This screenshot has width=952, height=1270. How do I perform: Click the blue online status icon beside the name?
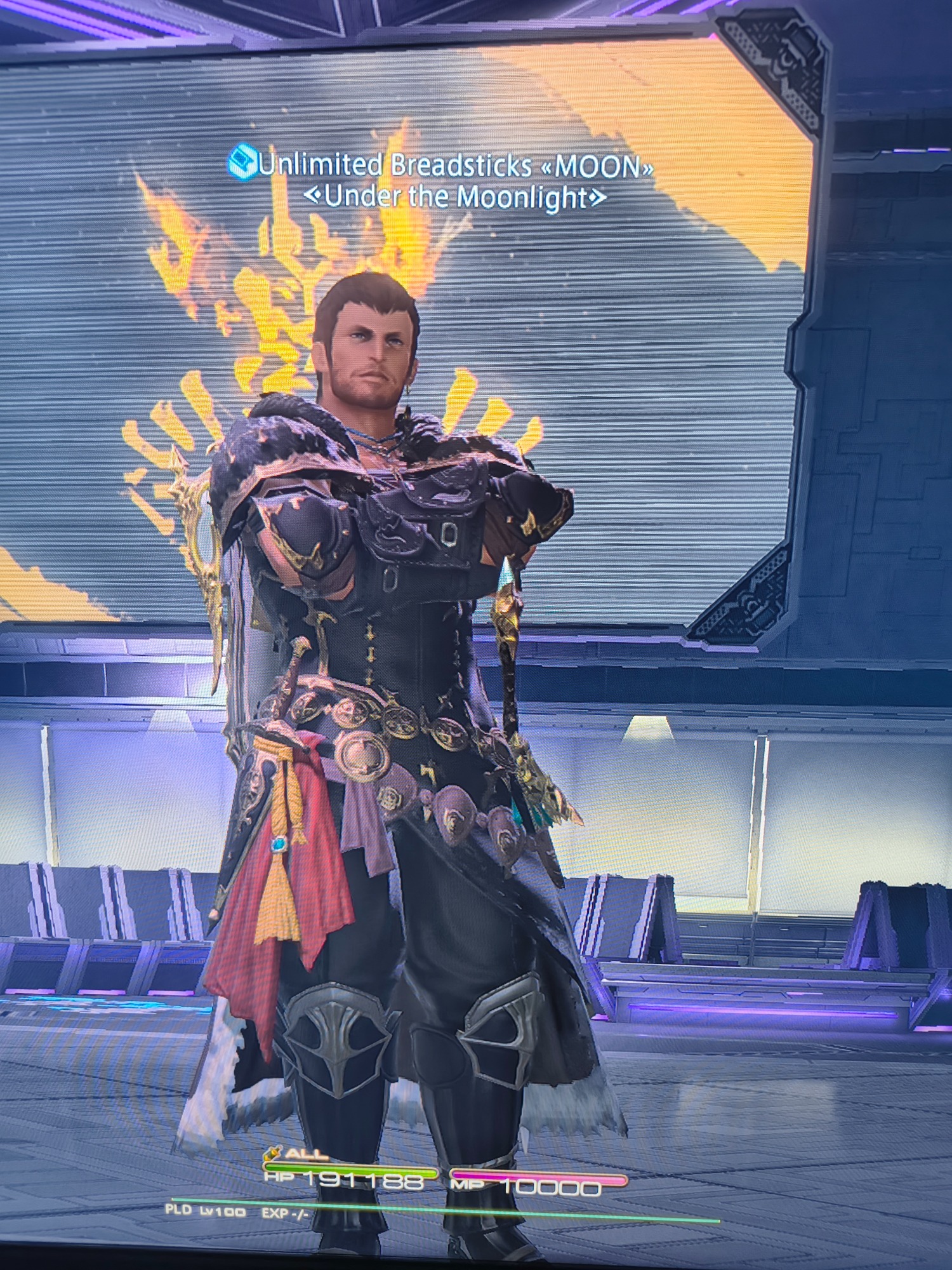point(242,161)
